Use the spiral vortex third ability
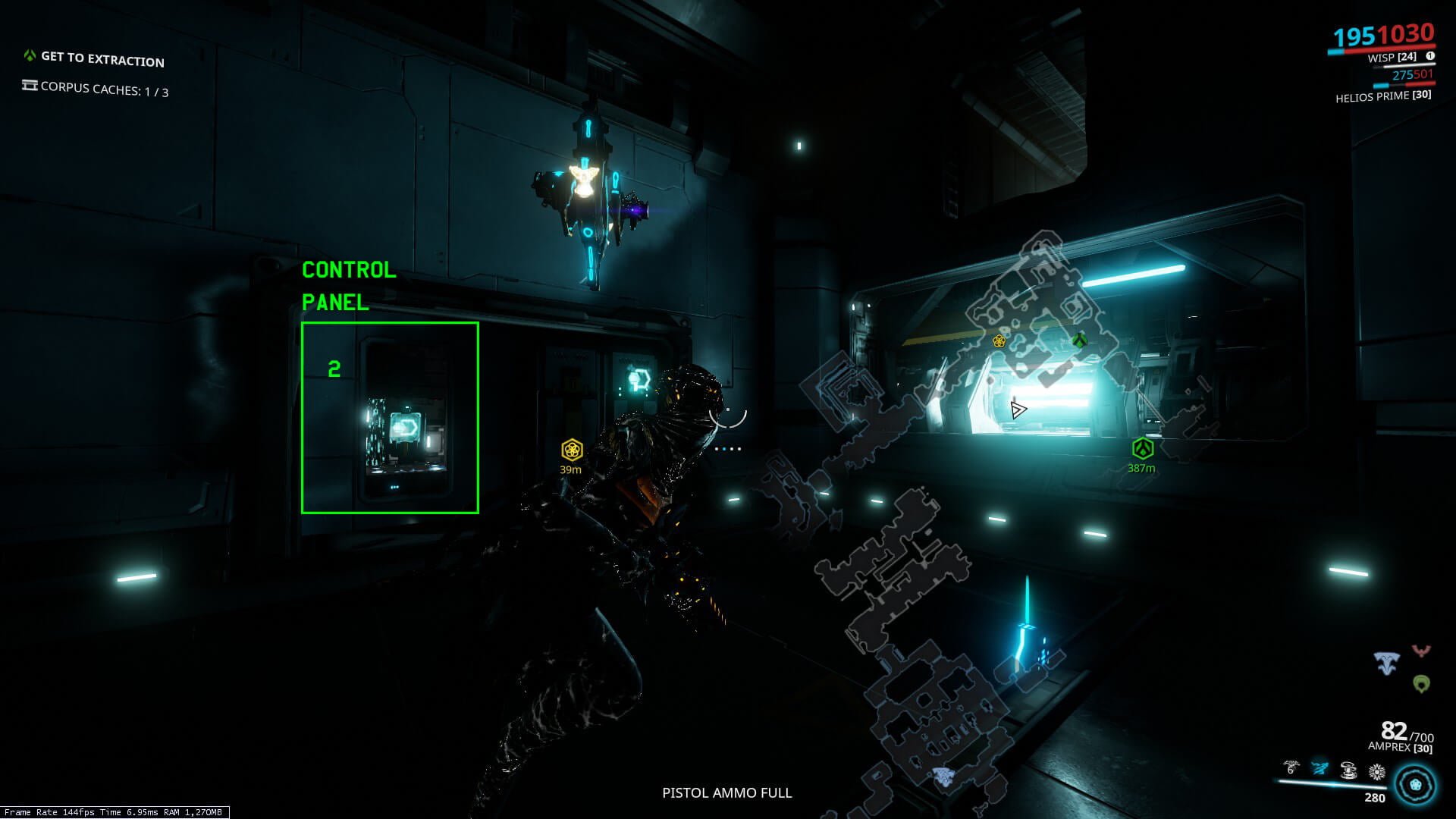The width and height of the screenshot is (1456, 819). (x=1348, y=770)
